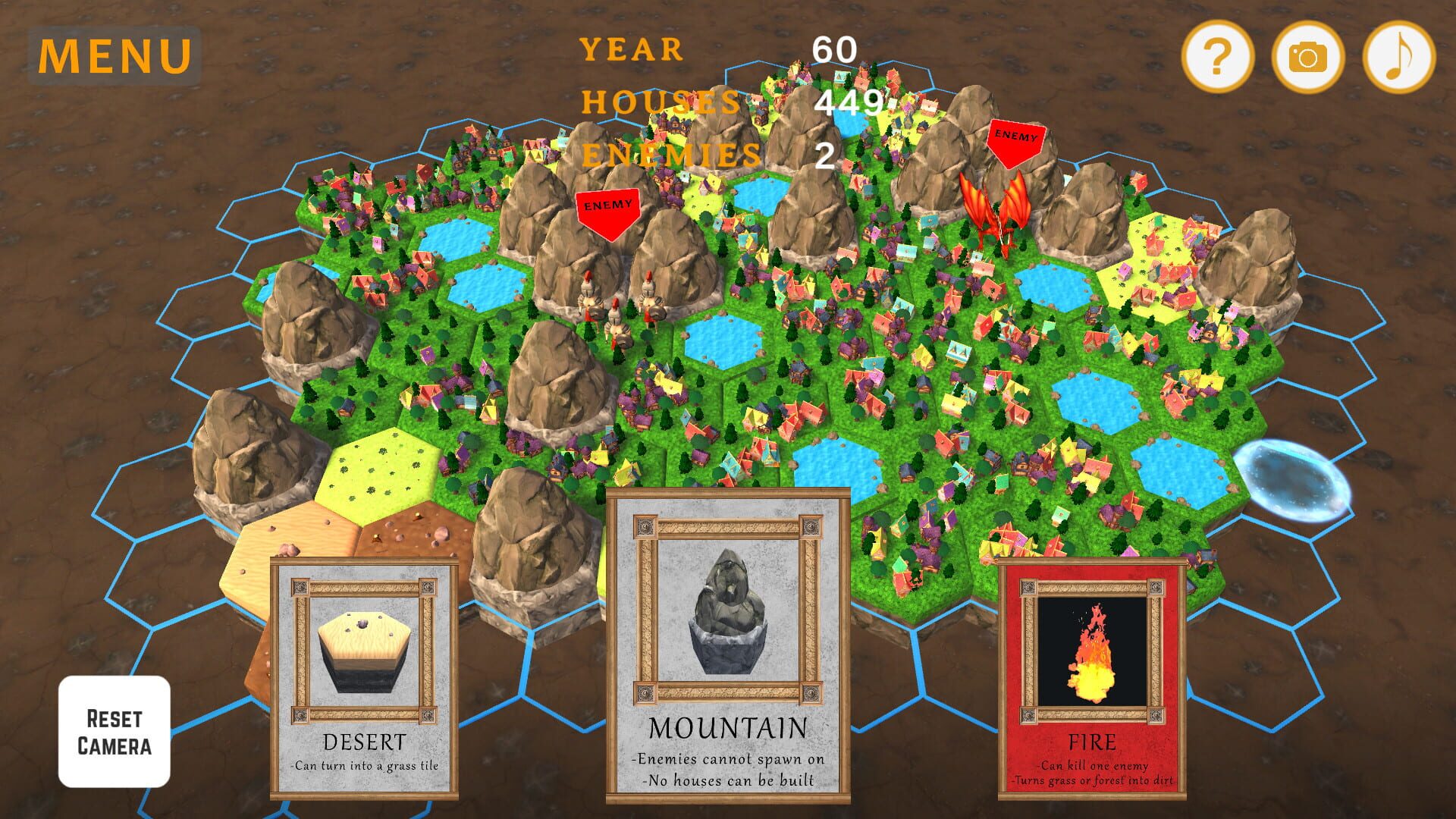1456x819 pixels.
Task: Select the Desert tile card
Action: (364, 675)
